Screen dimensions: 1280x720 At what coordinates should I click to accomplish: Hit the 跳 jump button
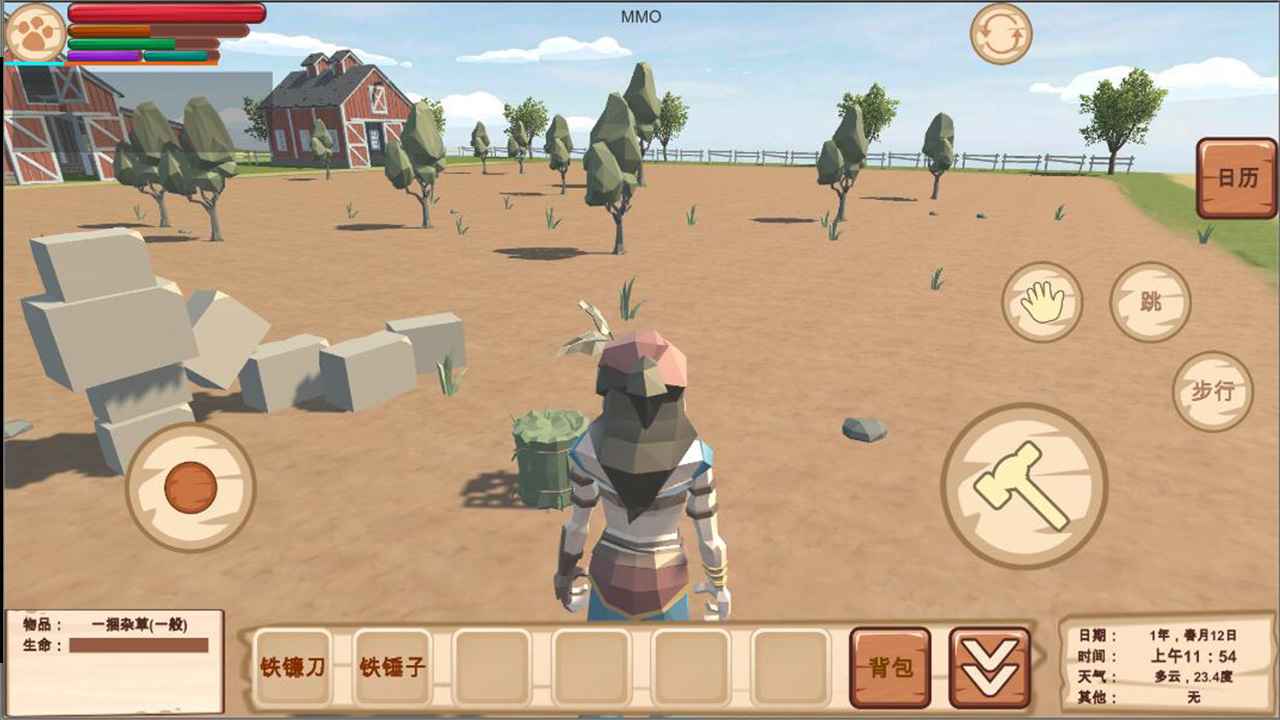point(1150,302)
